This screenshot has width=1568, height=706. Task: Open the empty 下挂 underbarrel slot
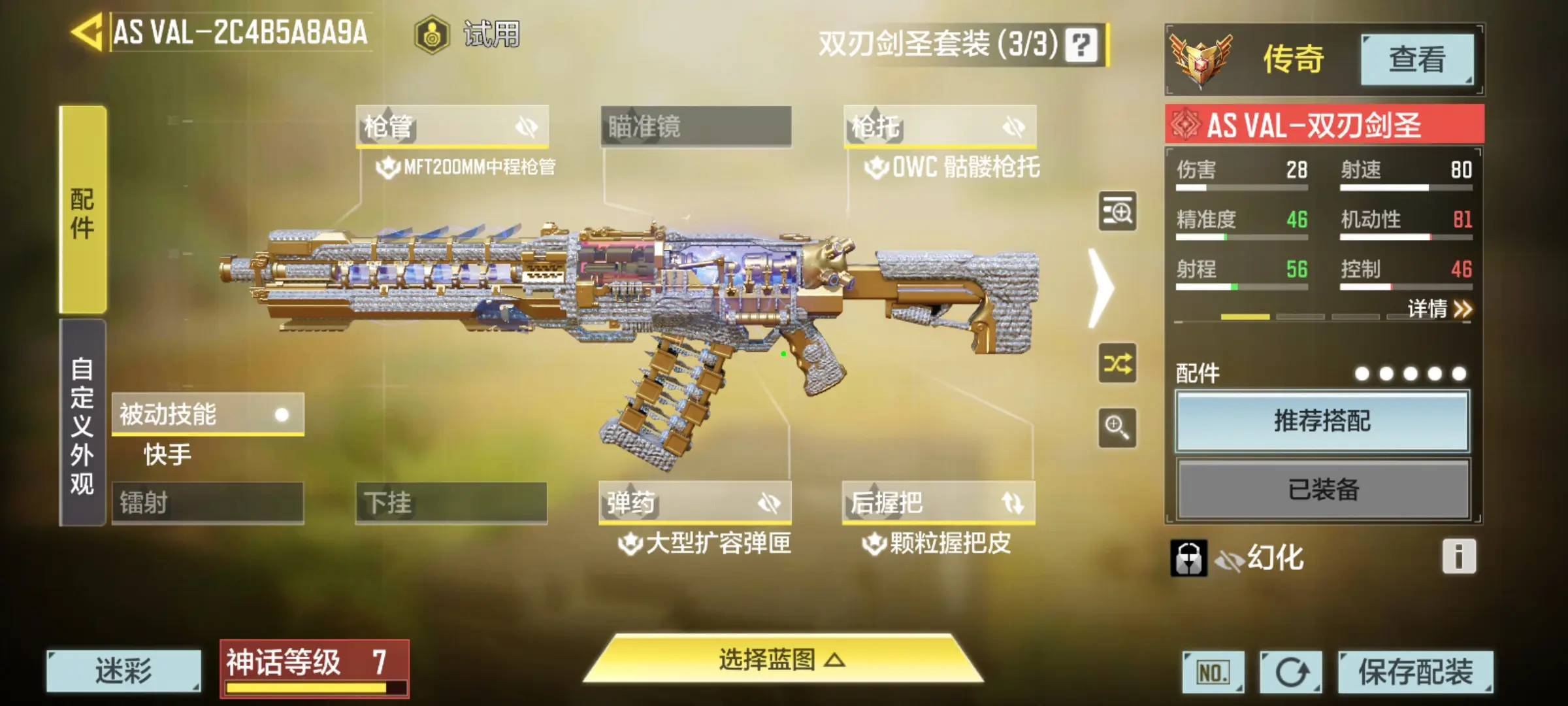(x=451, y=503)
